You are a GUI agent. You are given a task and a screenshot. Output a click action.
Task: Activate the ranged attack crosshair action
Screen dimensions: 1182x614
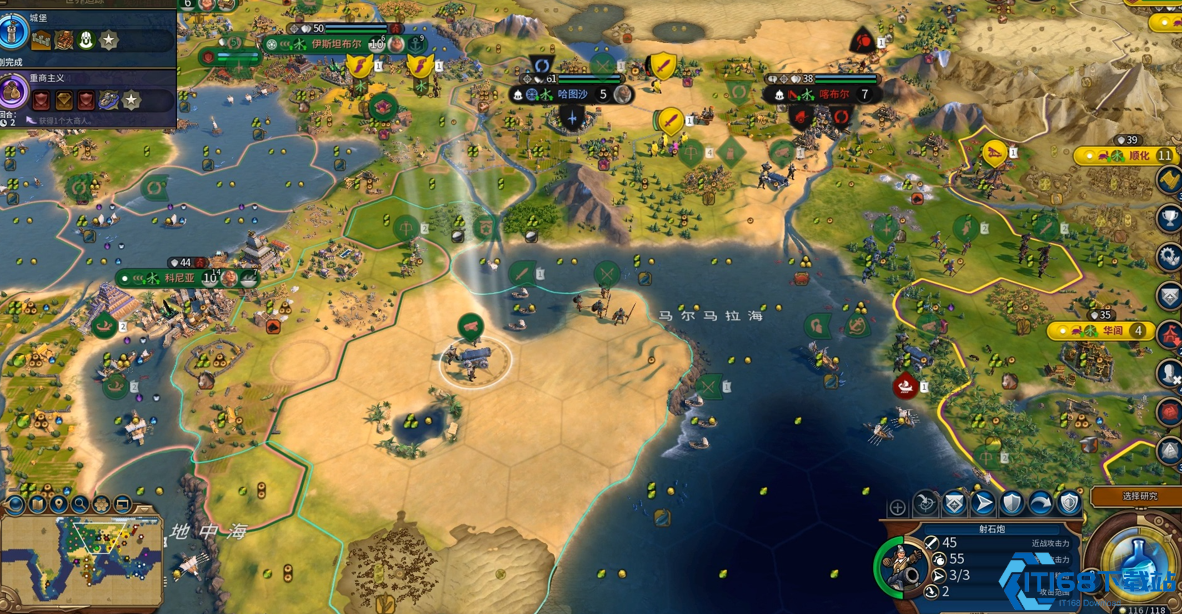coord(926,504)
